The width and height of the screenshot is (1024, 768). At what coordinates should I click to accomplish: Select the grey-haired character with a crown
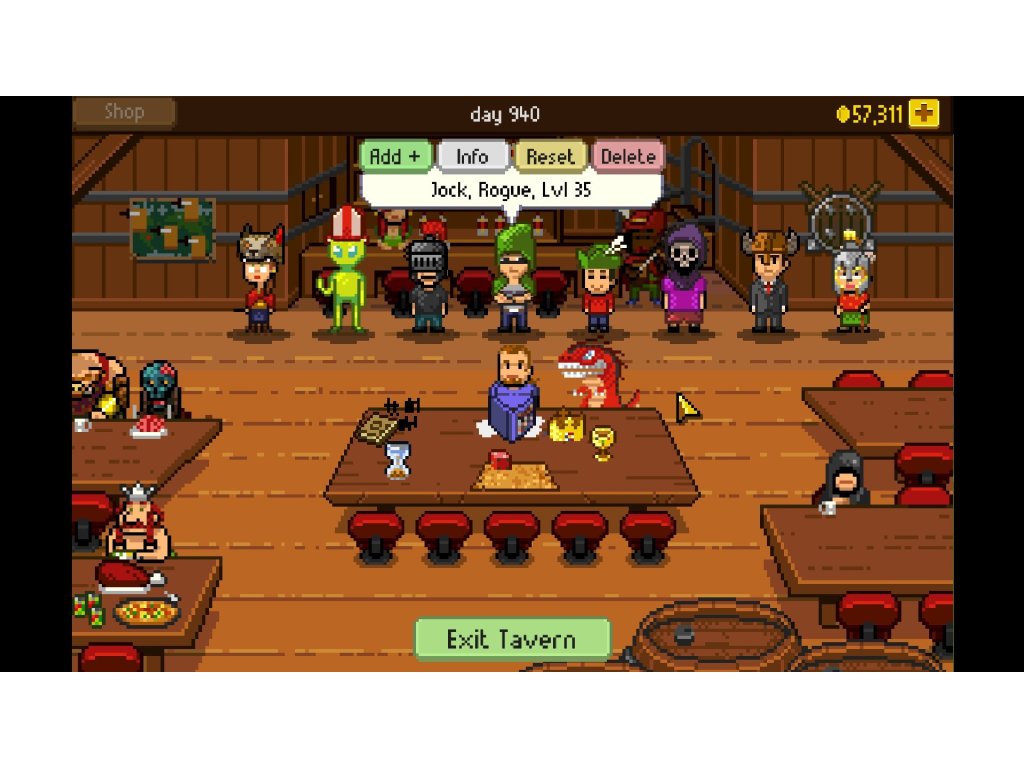point(853,285)
